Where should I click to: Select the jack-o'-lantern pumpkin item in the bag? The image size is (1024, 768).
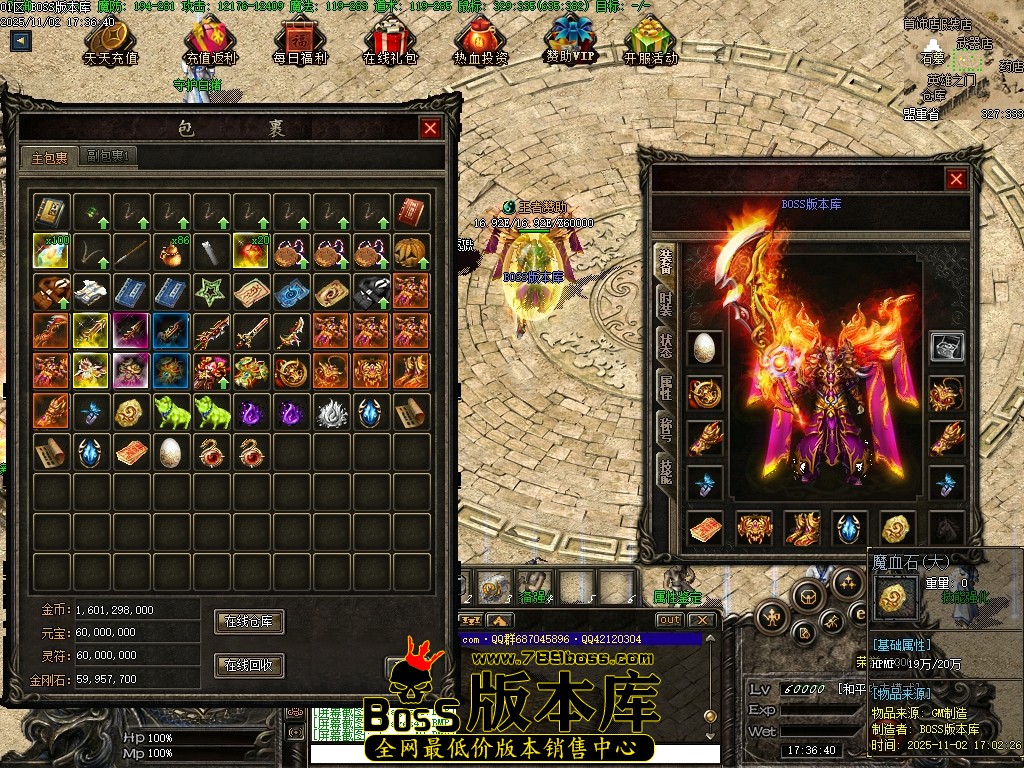click(411, 251)
